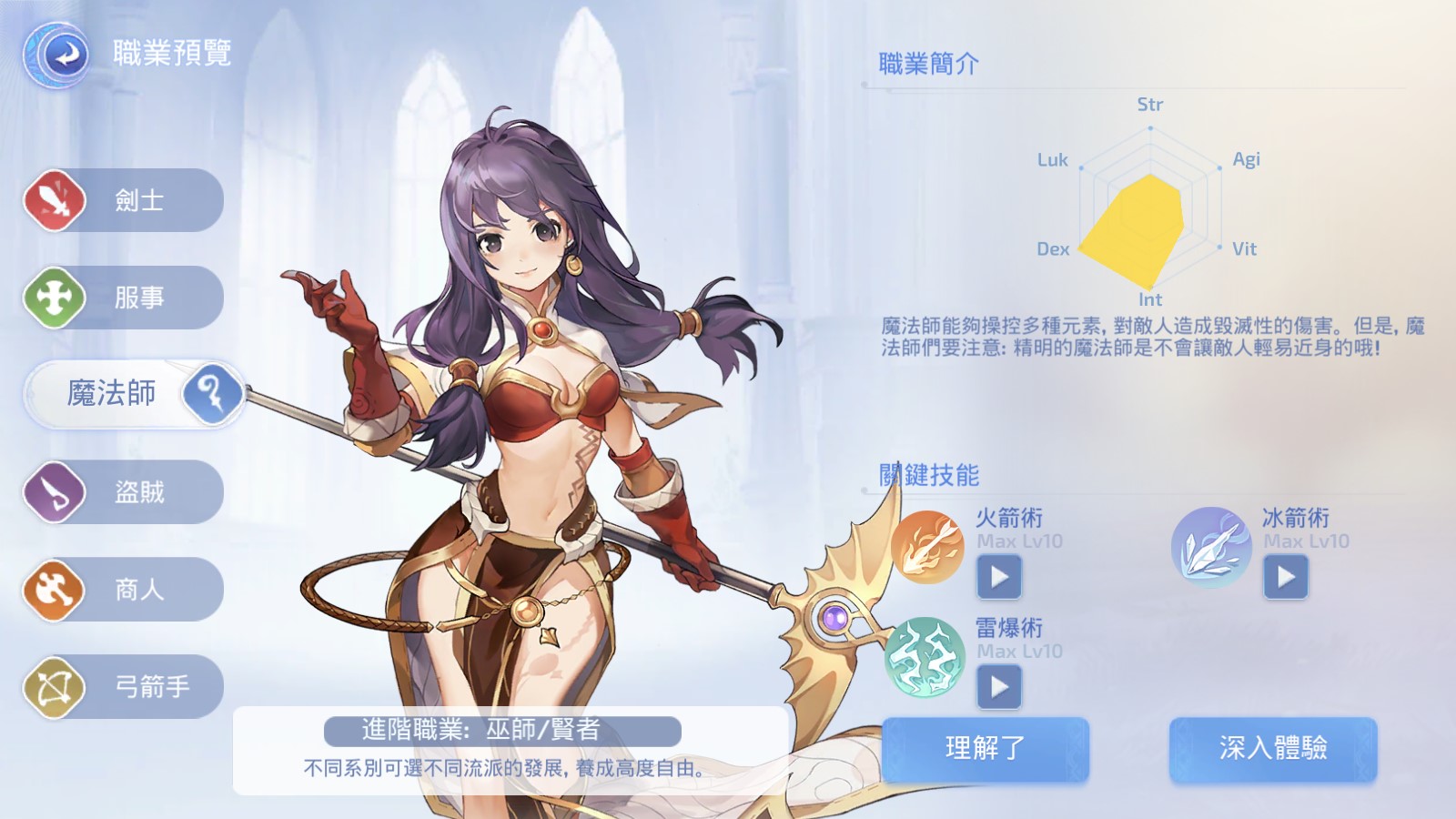Click the orange hammer icon beside 商人
The image size is (1456, 819).
pos(55,590)
